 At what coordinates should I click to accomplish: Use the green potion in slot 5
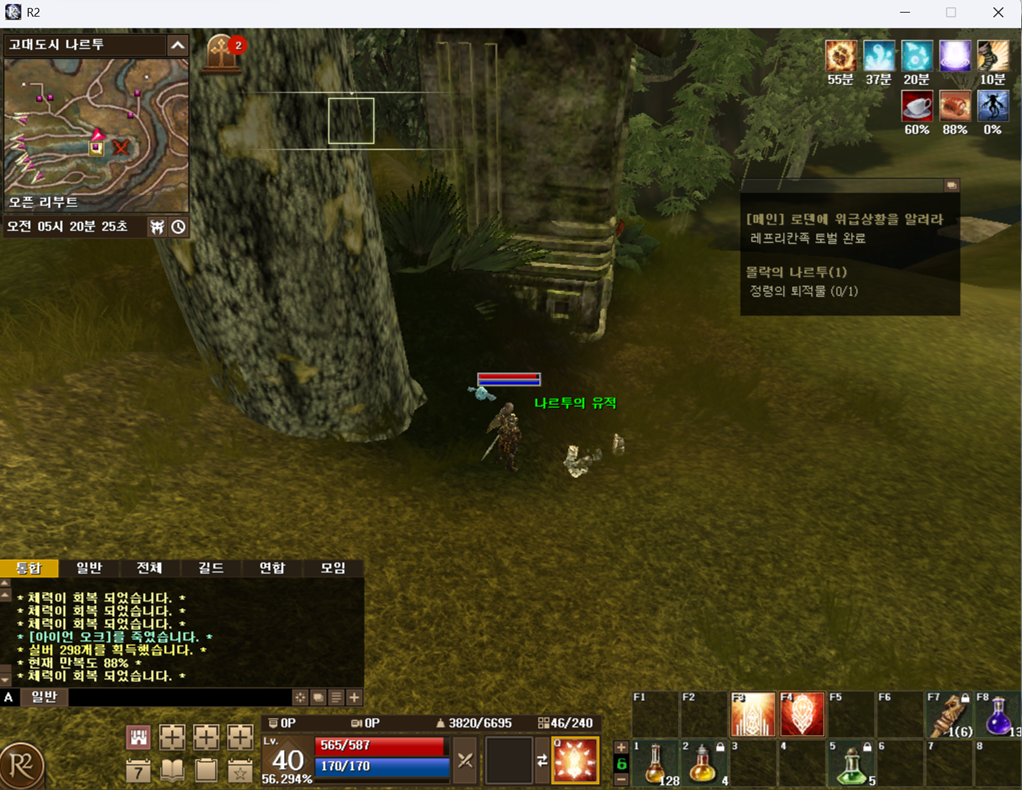850,764
